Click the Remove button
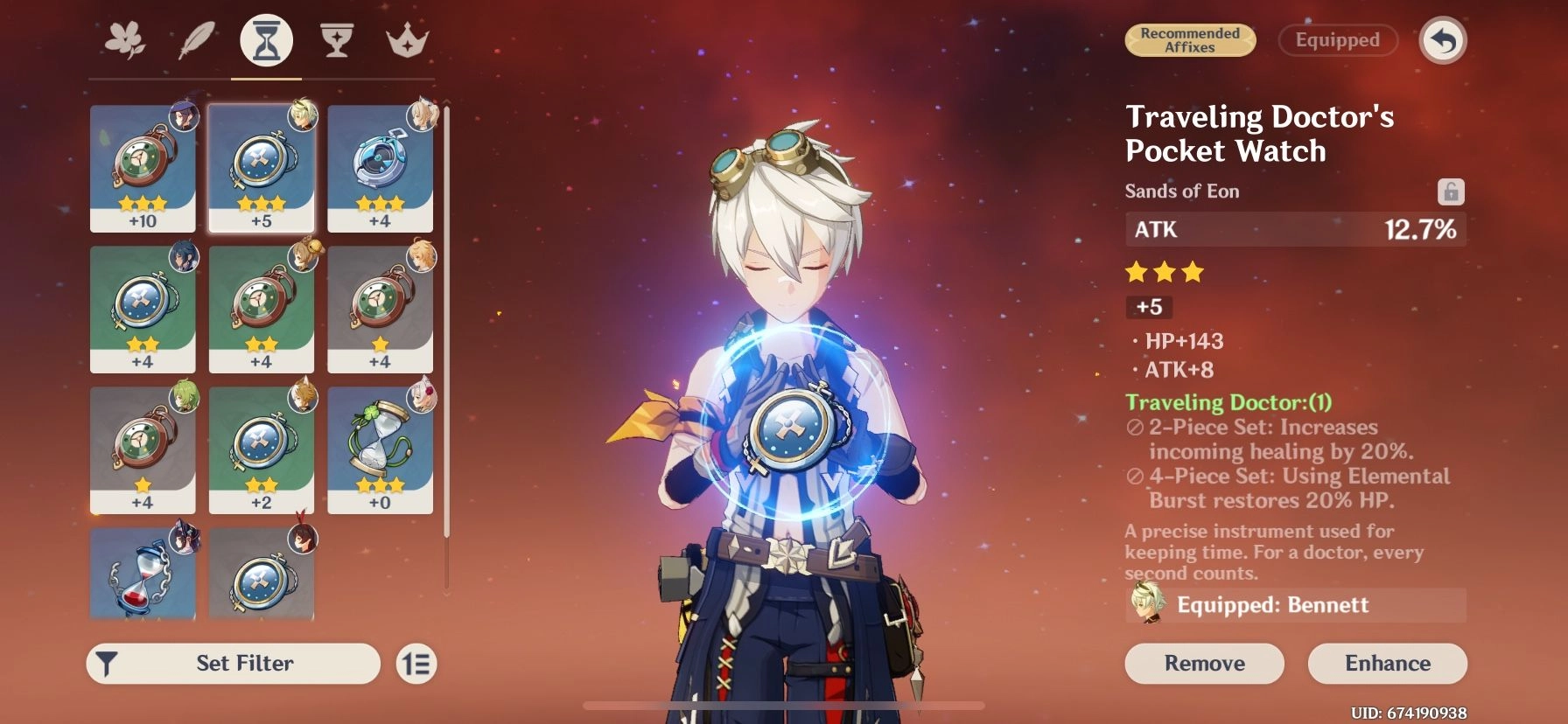Image resolution: width=1568 pixels, height=724 pixels. [x=1203, y=663]
